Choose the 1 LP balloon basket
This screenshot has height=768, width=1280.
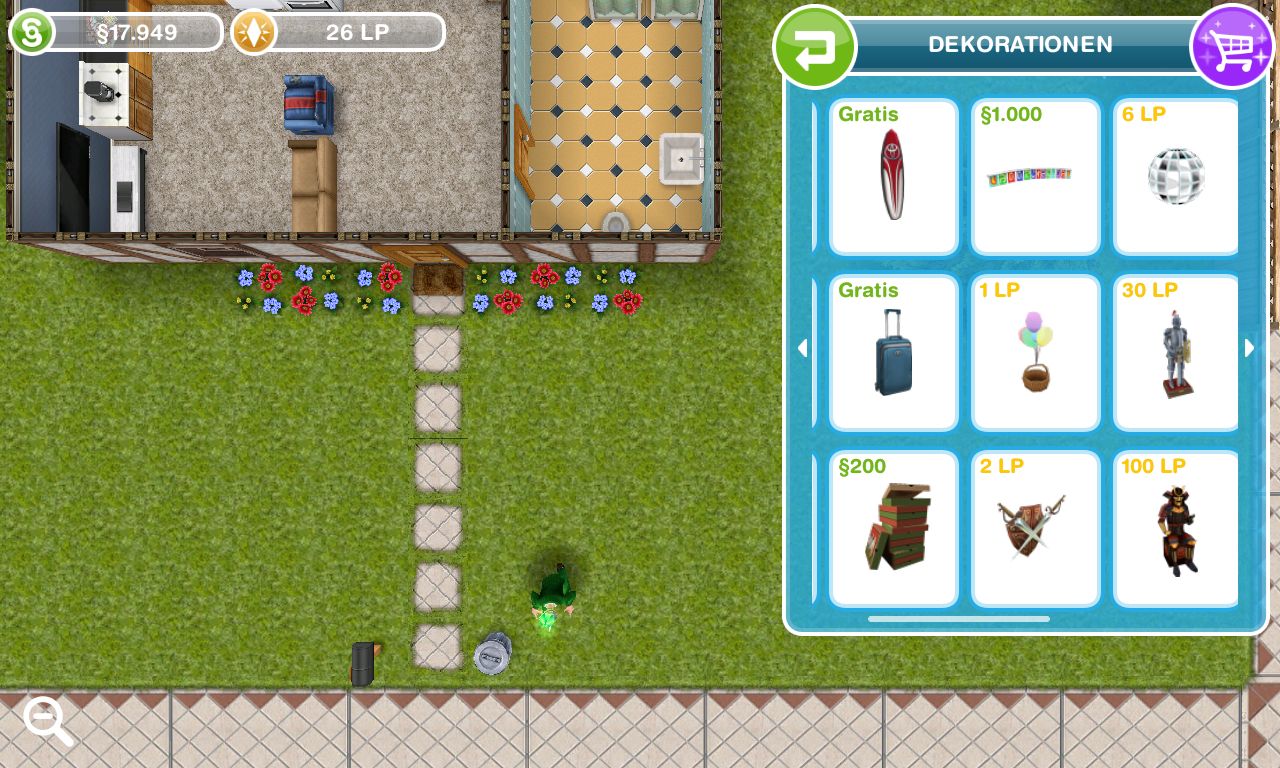(1035, 353)
